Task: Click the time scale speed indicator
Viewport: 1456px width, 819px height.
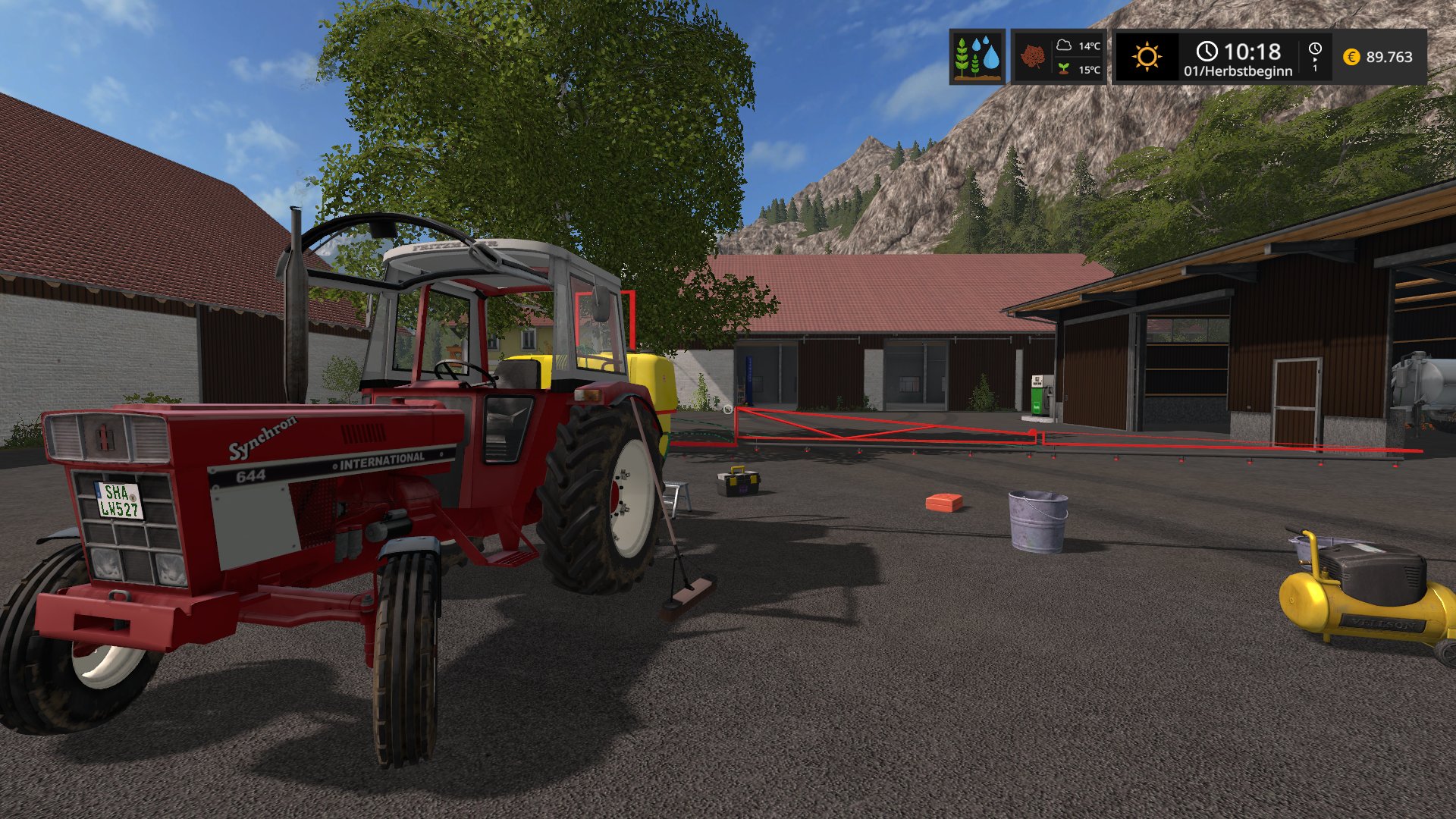Action: tap(1315, 57)
